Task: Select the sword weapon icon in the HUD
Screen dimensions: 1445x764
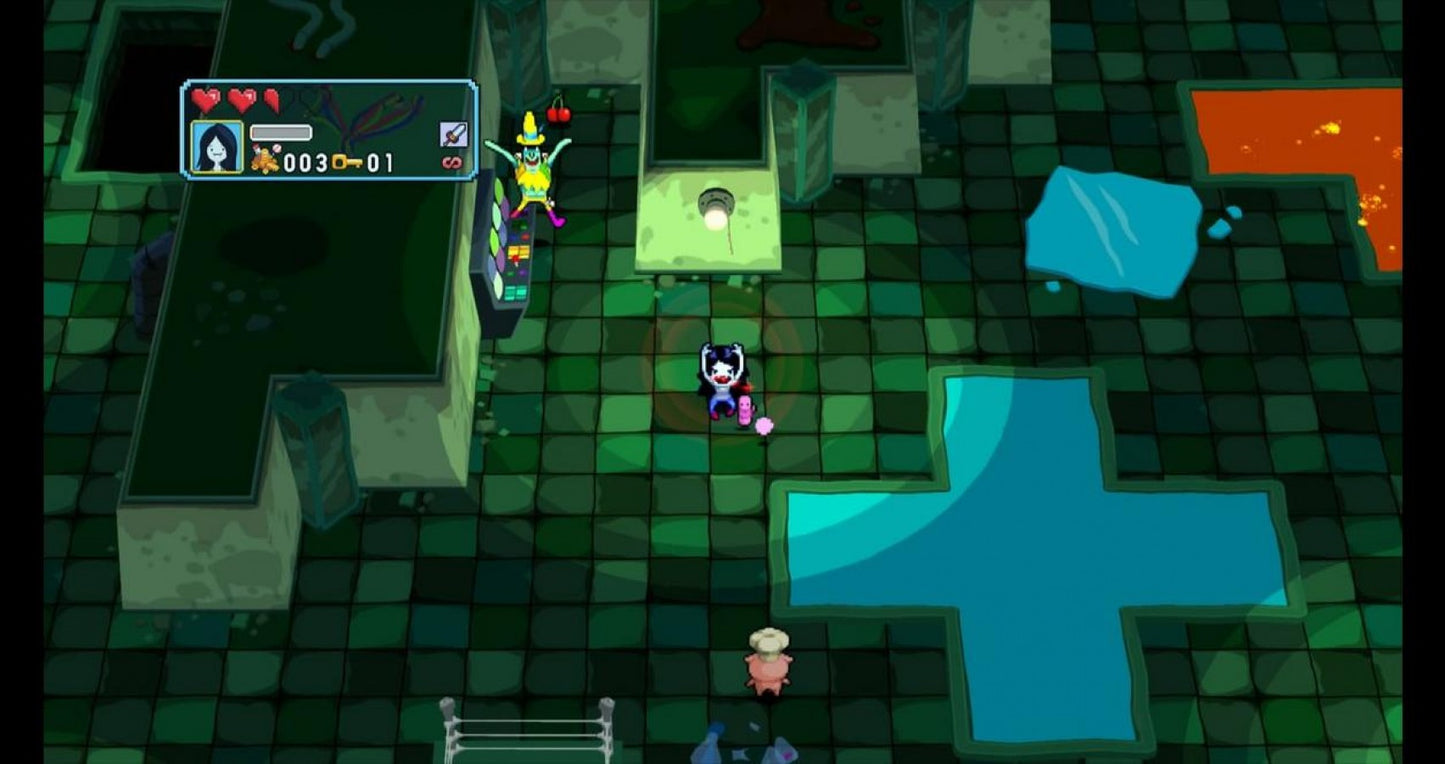Action: coord(452,132)
